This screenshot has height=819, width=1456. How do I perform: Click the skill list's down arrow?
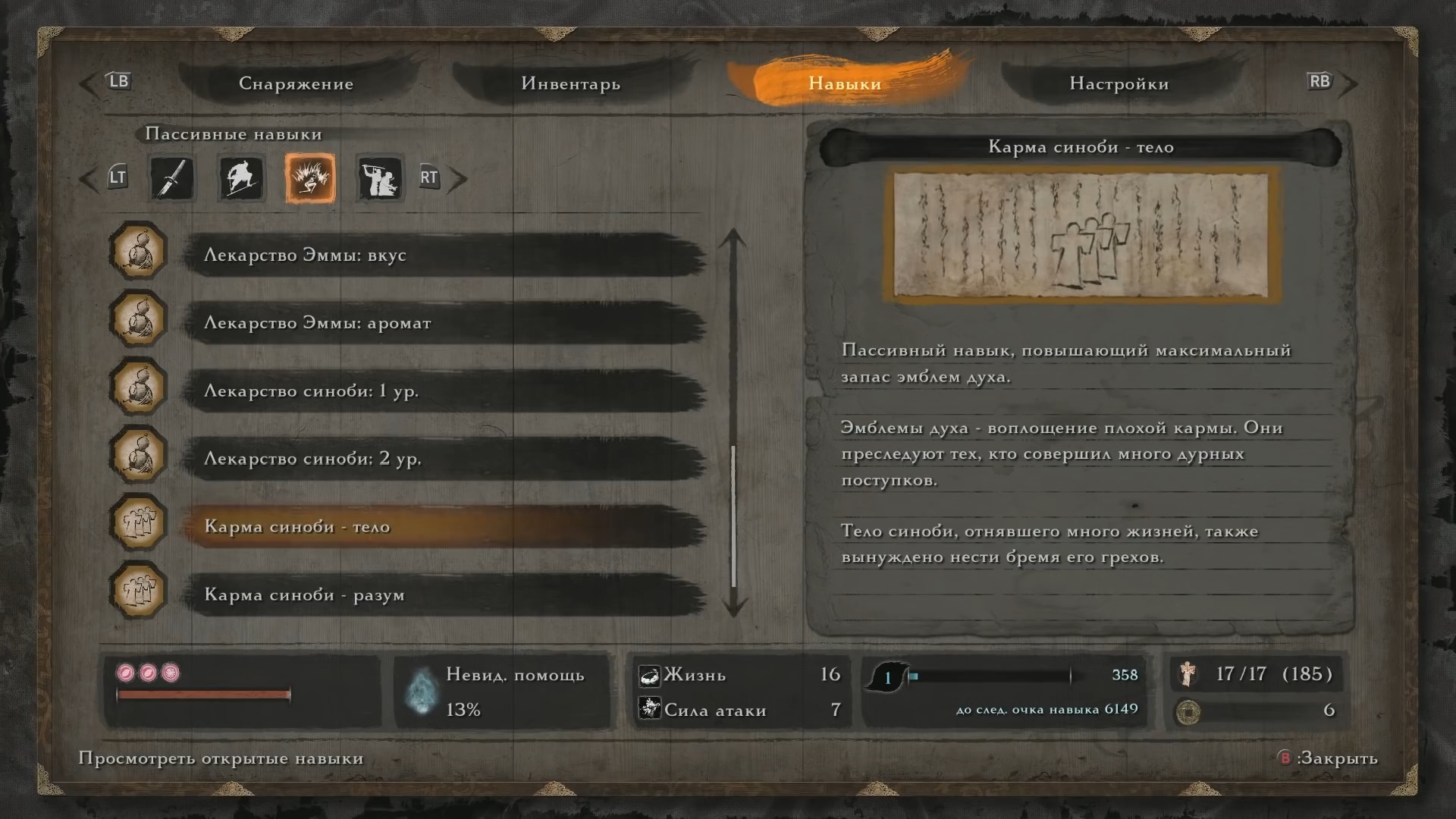[x=733, y=607]
